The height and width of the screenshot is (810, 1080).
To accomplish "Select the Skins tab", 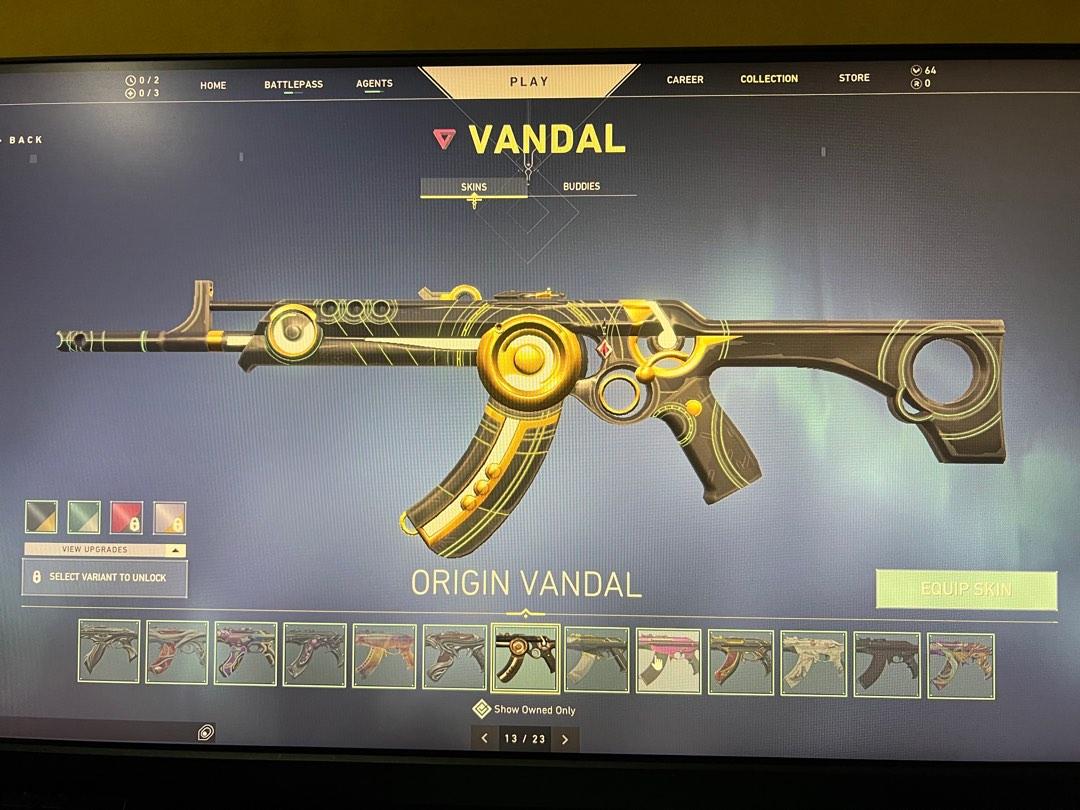I will (x=474, y=186).
